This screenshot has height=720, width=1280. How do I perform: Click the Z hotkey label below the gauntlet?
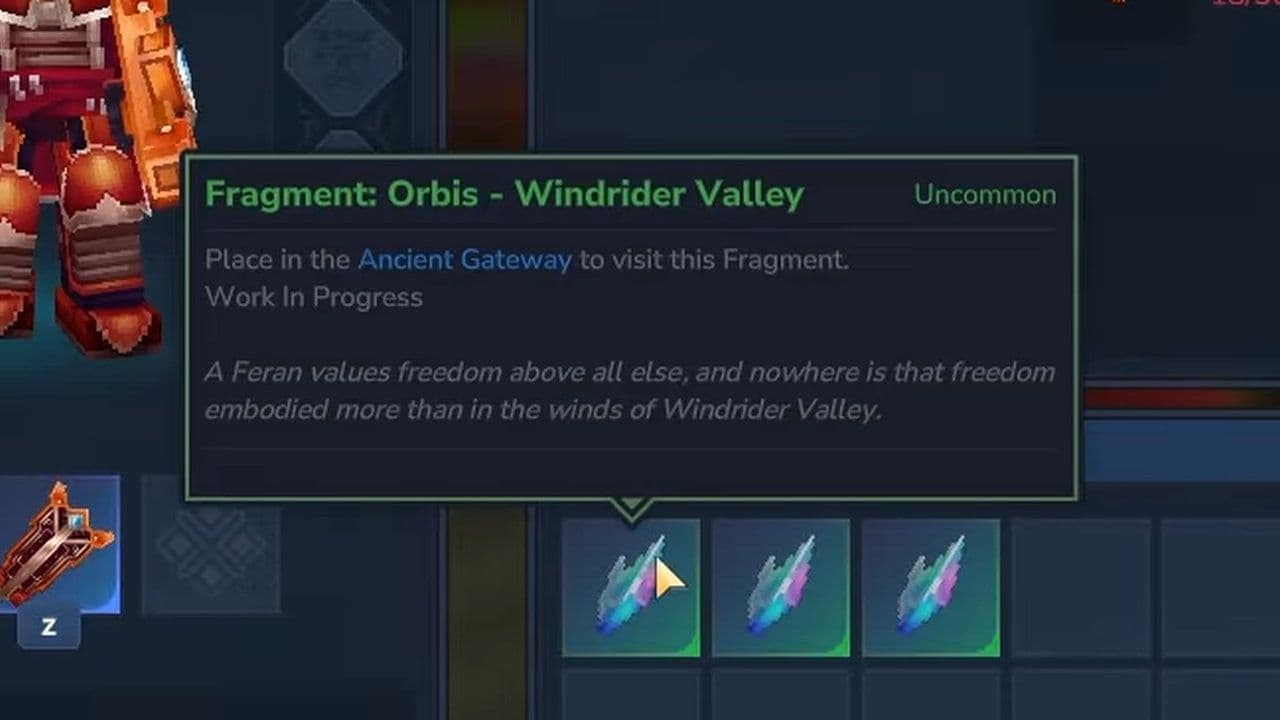pyautogui.click(x=47, y=628)
